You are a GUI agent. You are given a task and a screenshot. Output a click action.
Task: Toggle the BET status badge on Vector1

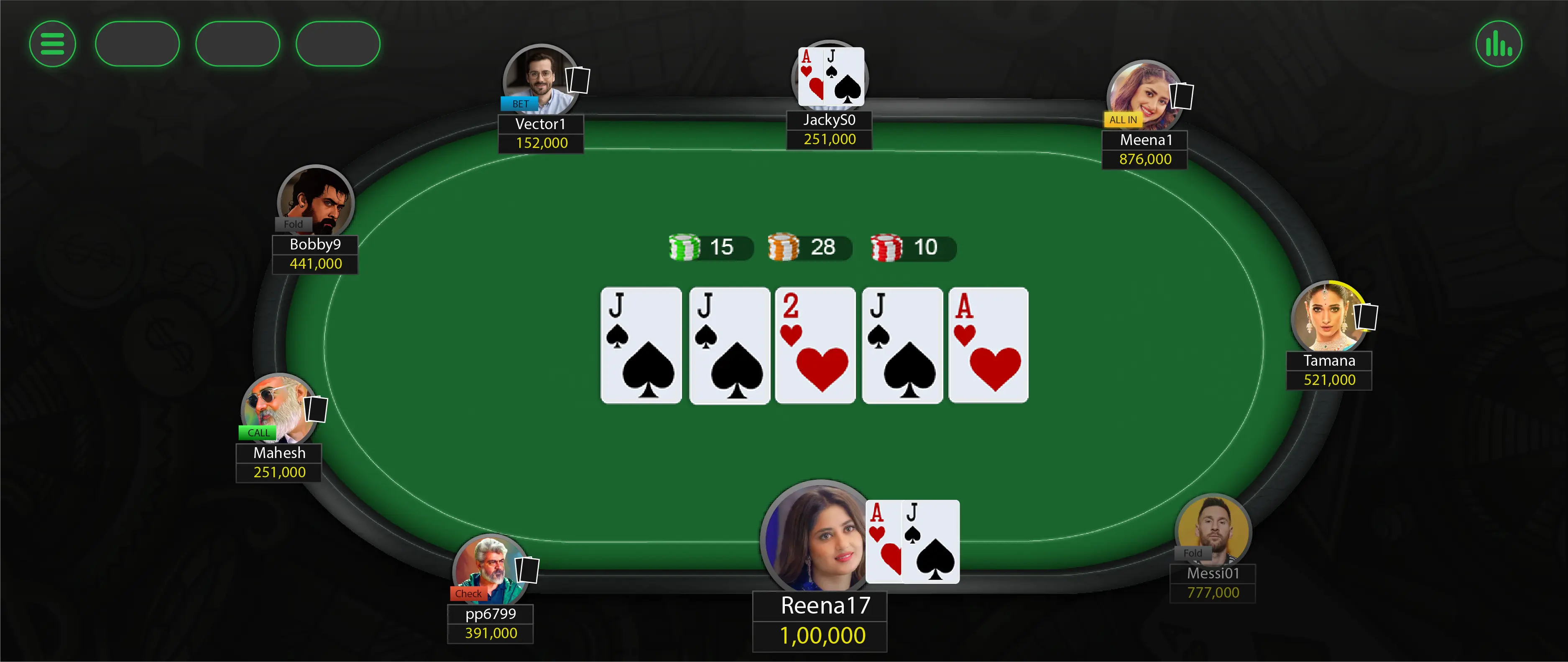518,104
